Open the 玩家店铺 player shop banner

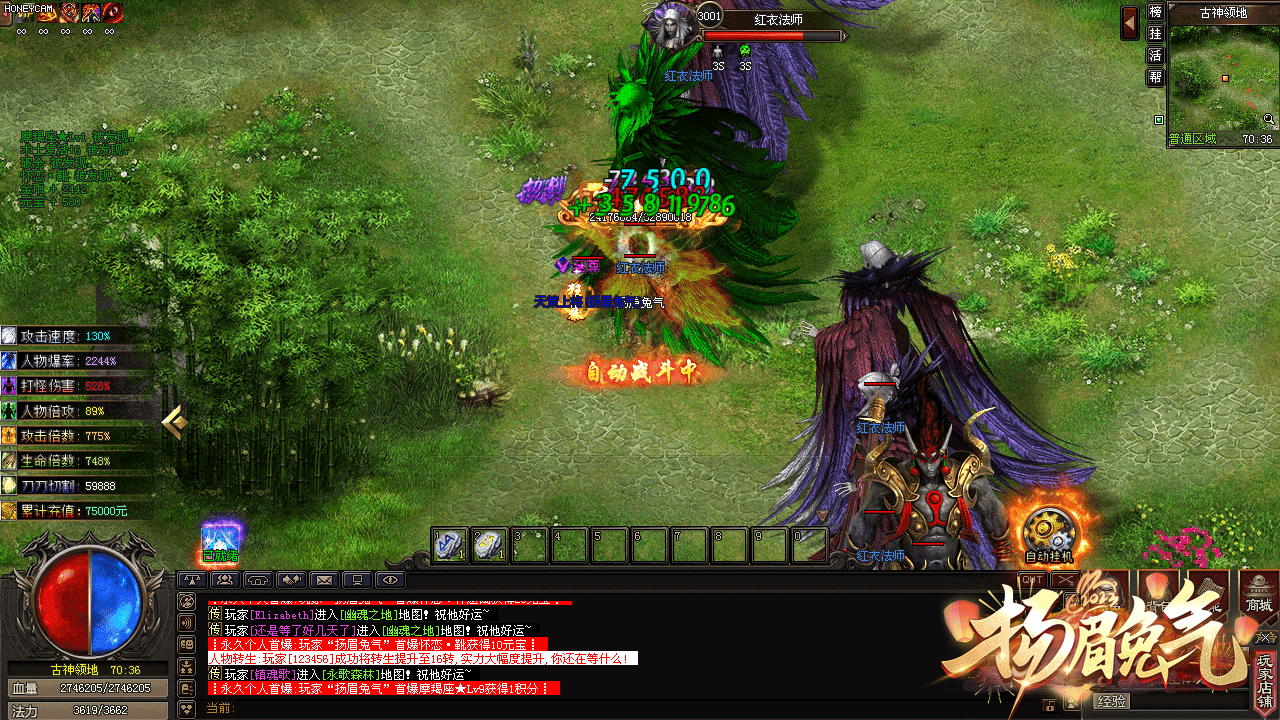point(1266,680)
